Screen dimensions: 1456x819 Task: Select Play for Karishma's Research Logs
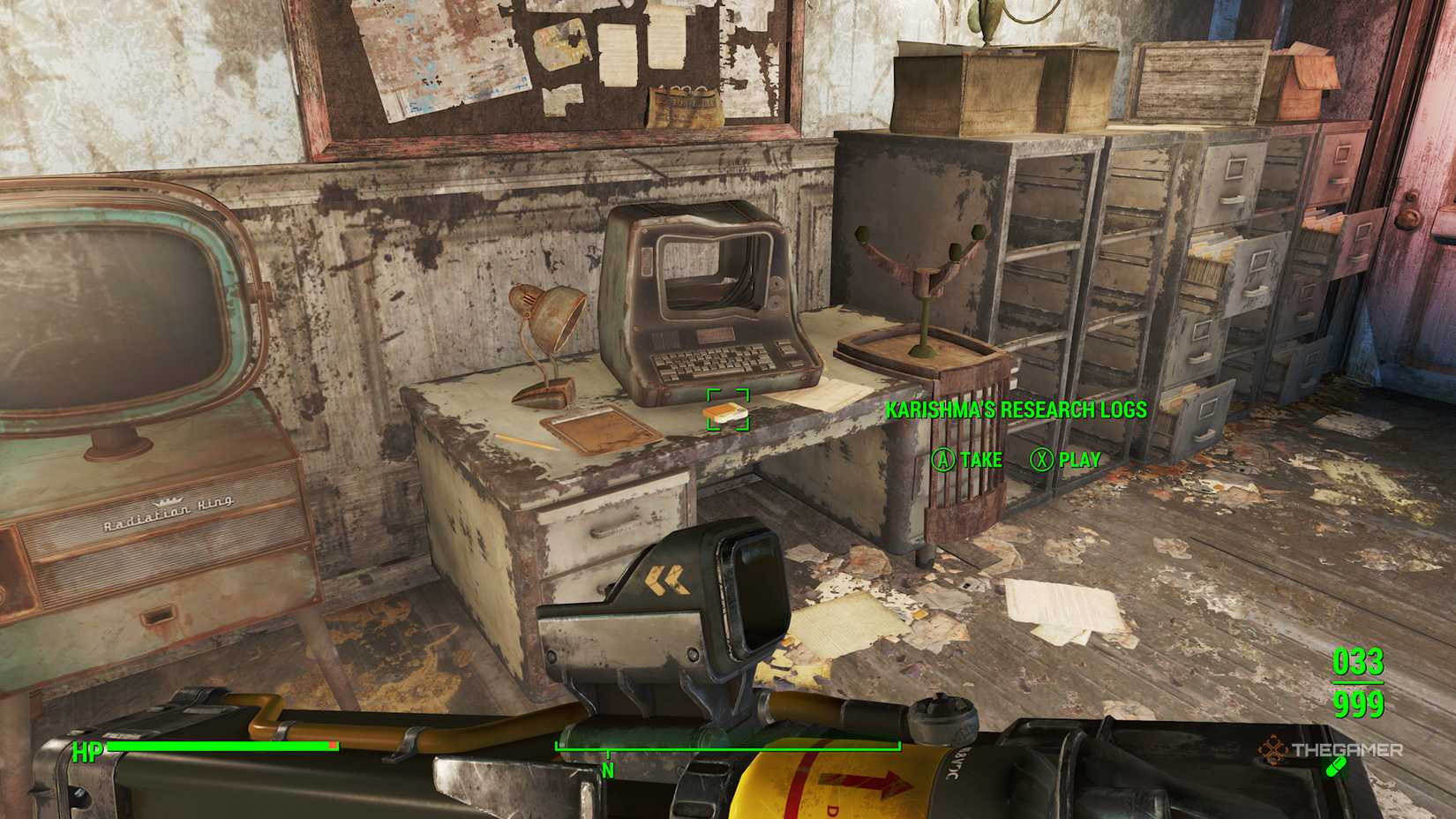click(x=1072, y=460)
